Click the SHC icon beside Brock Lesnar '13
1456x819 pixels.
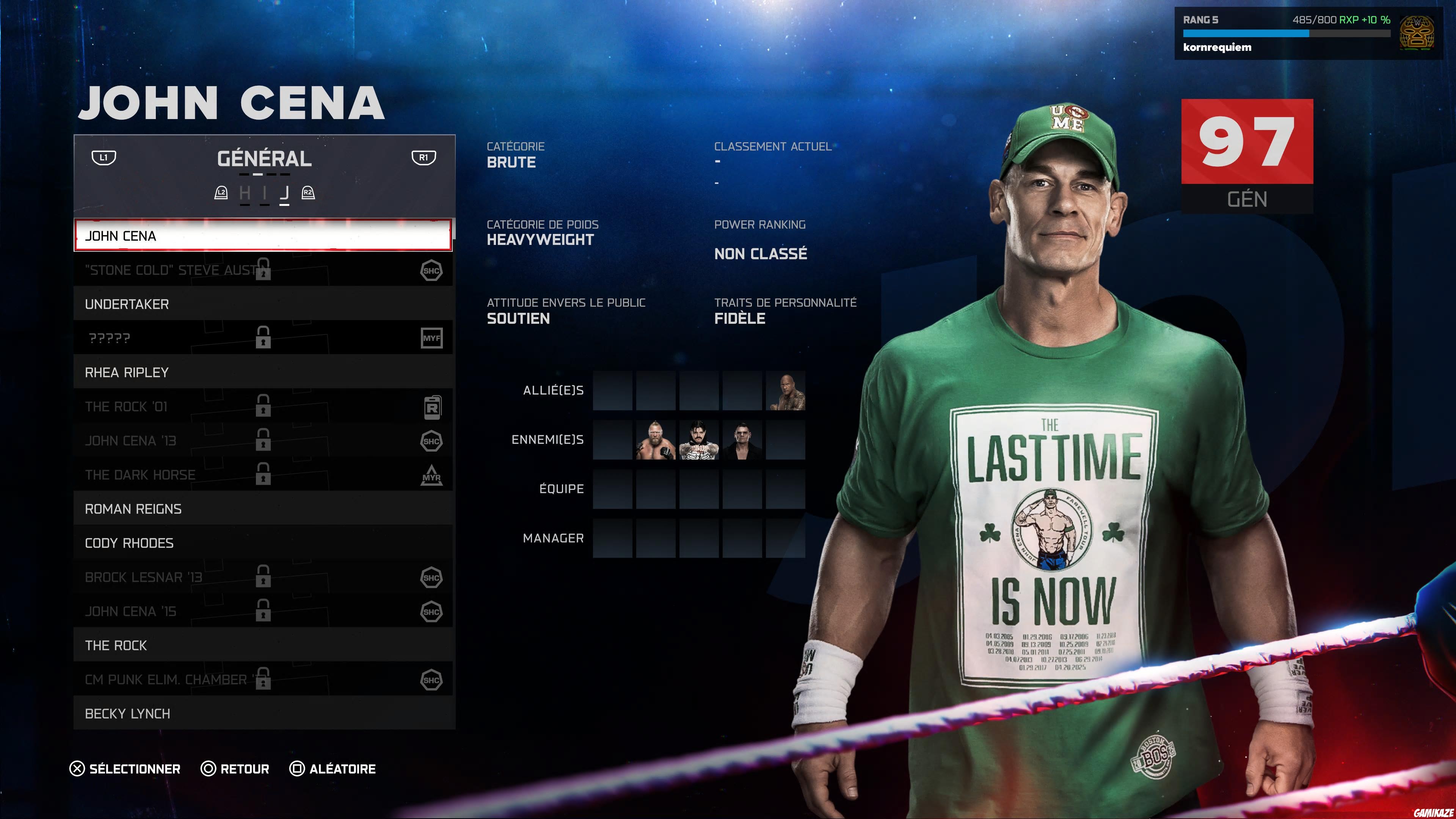(432, 577)
